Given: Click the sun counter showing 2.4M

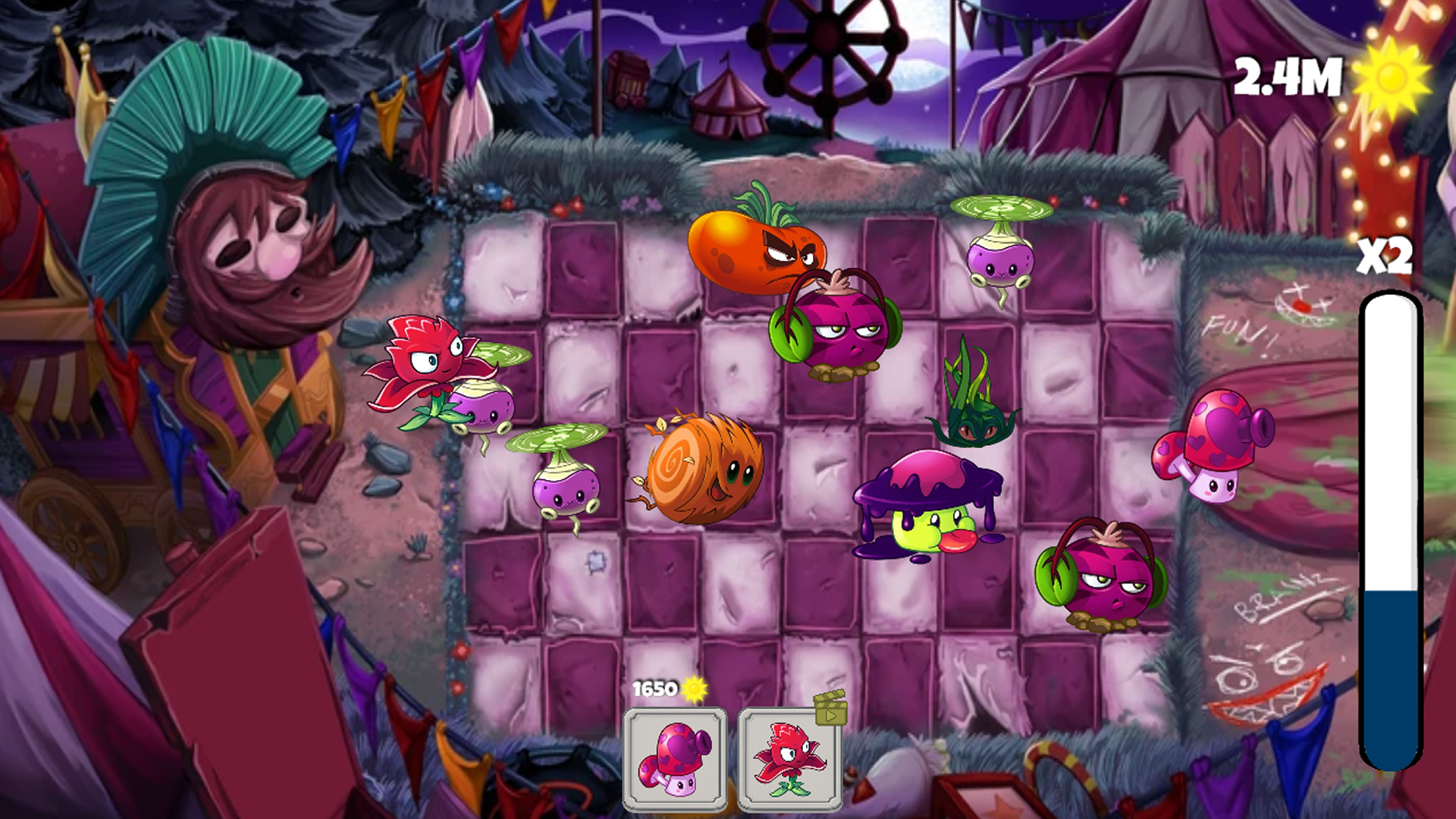Looking at the screenshot, I should 1289,76.
